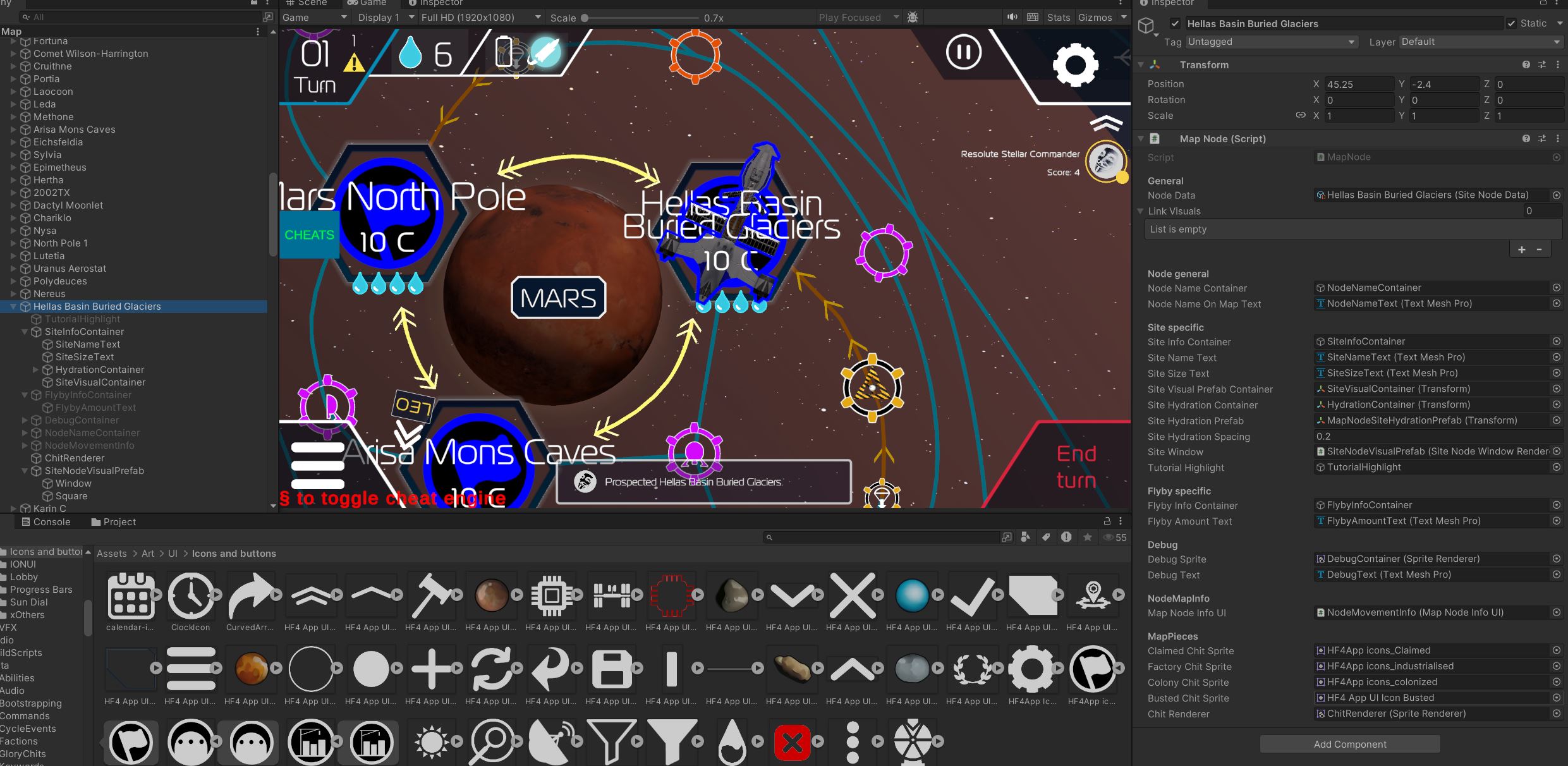The width and height of the screenshot is (1568, 766).
Task: Dismiss the Prospected Hellas Basin notification
Action: pyautogui.click(x=703, y=482)
